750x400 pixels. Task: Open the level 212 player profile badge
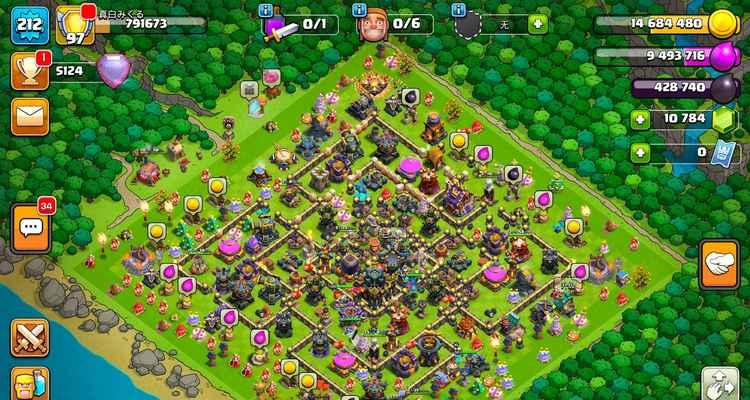tap(29, 25)
